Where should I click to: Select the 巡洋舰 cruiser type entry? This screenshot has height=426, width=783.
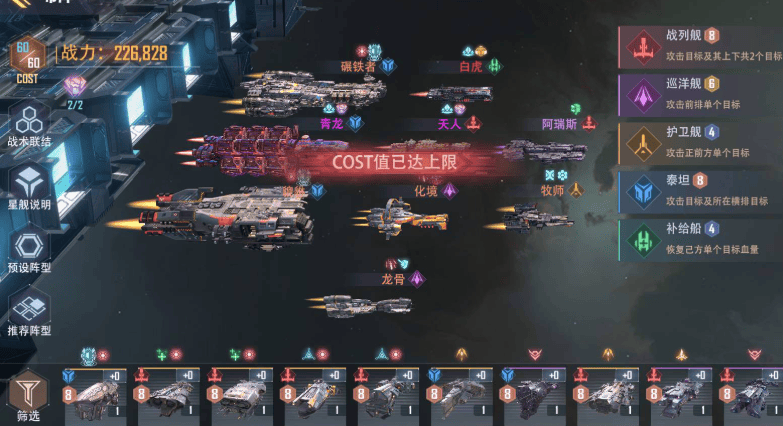point(700,95)
